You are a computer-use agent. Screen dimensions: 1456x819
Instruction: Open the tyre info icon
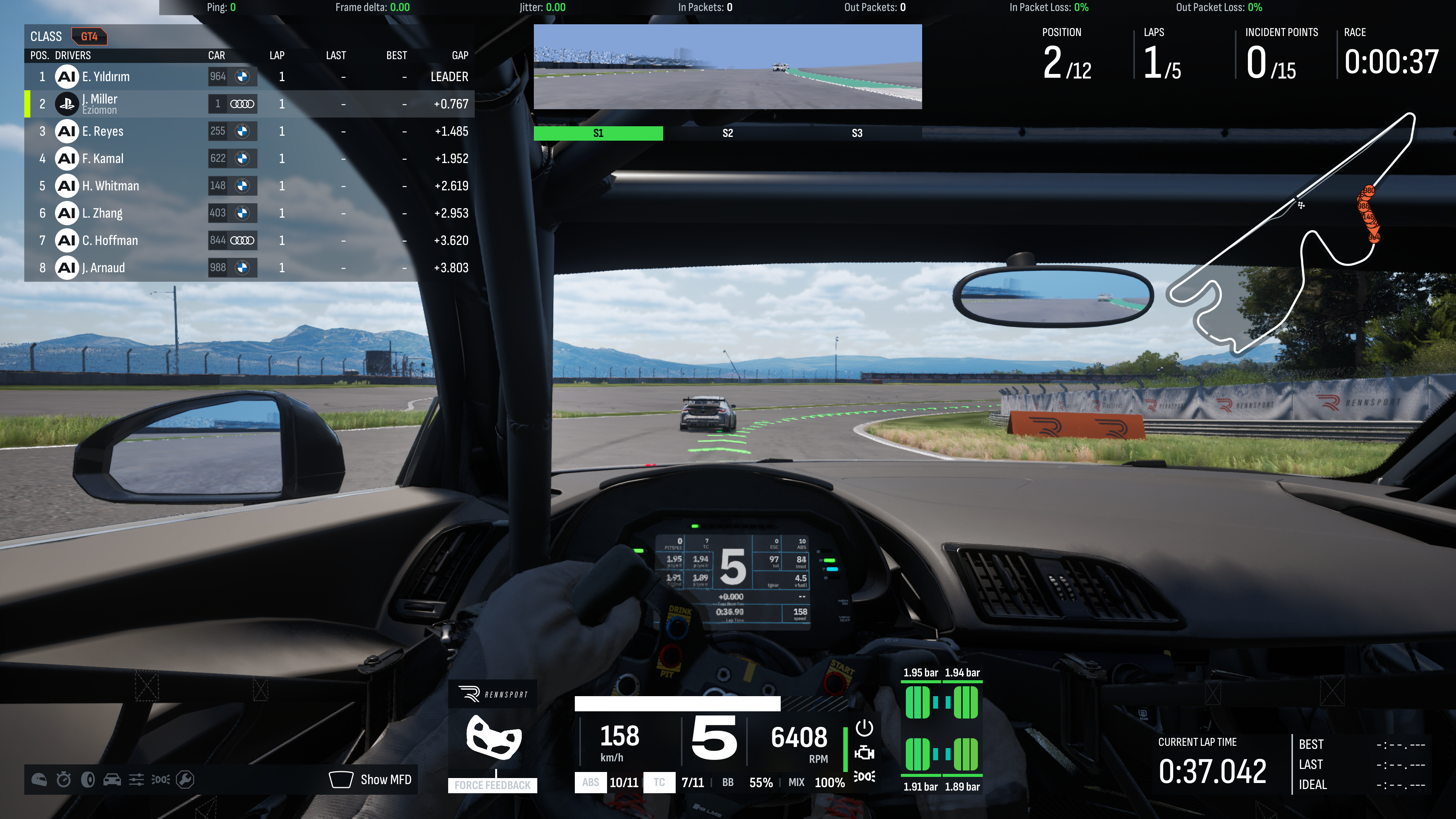point(88,780)
